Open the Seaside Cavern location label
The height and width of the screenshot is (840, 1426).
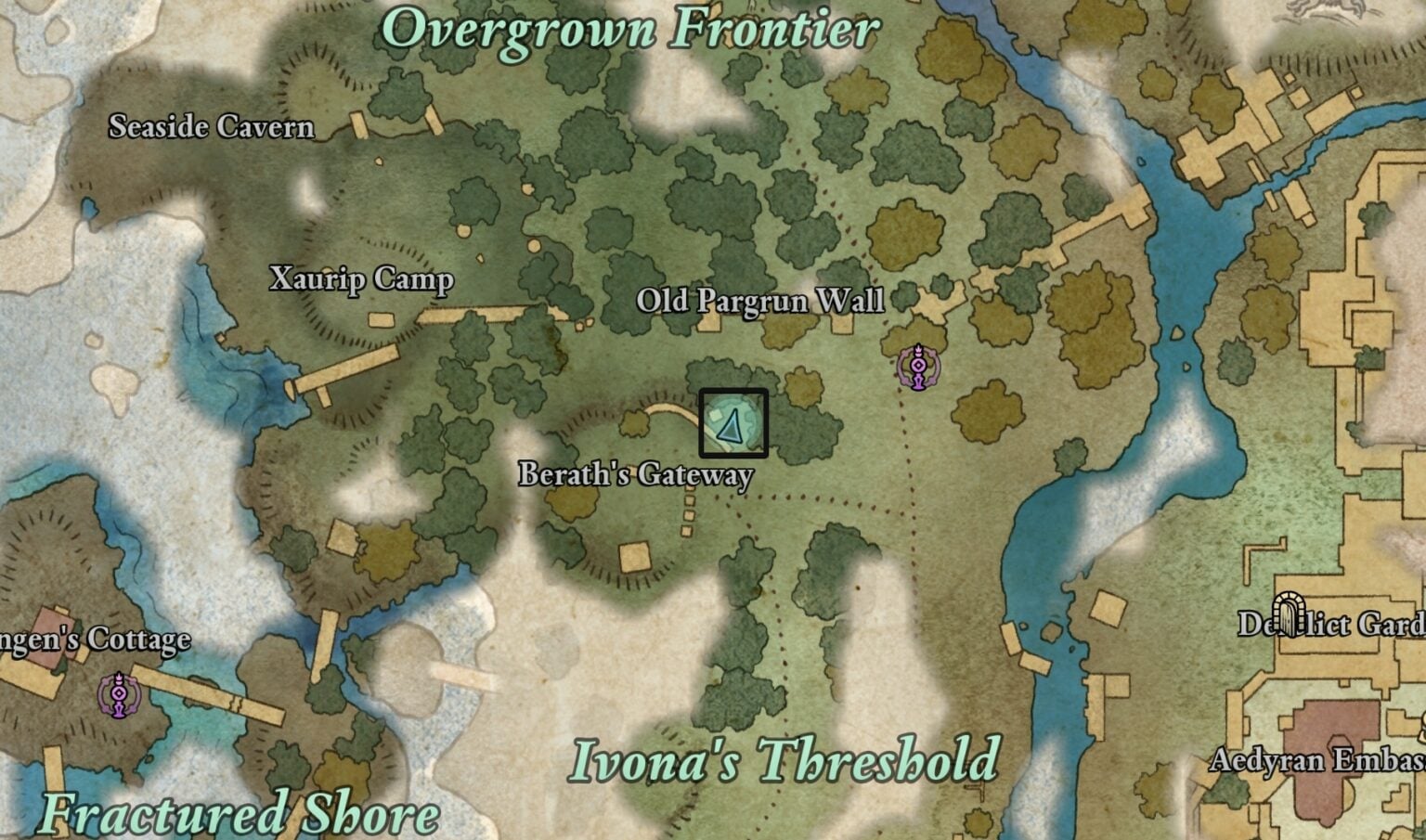[211, 127]
